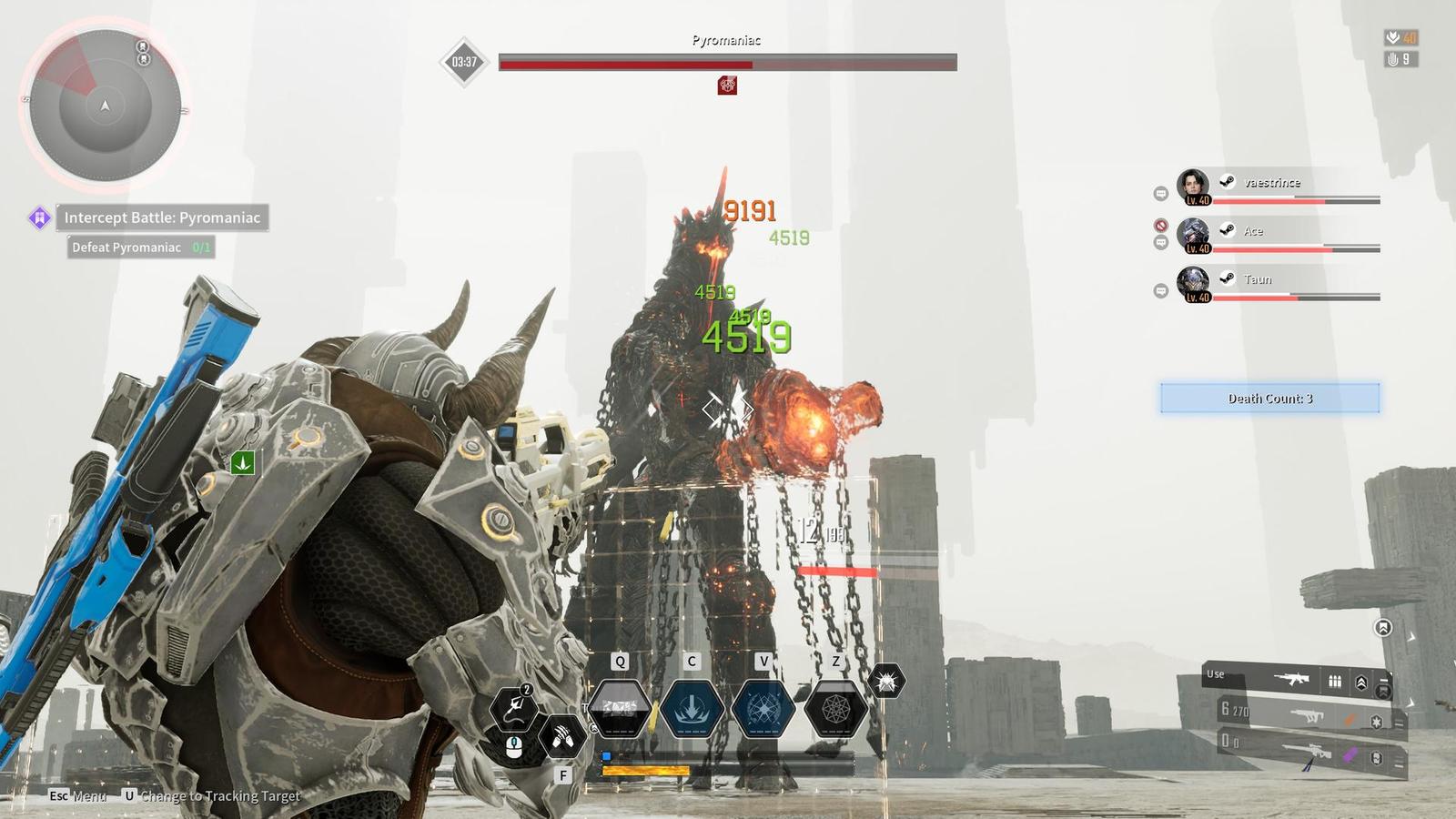Select the equipped machine gun weapon slot
This screenshot has width=1456, height=819.
click(1292, 679)
